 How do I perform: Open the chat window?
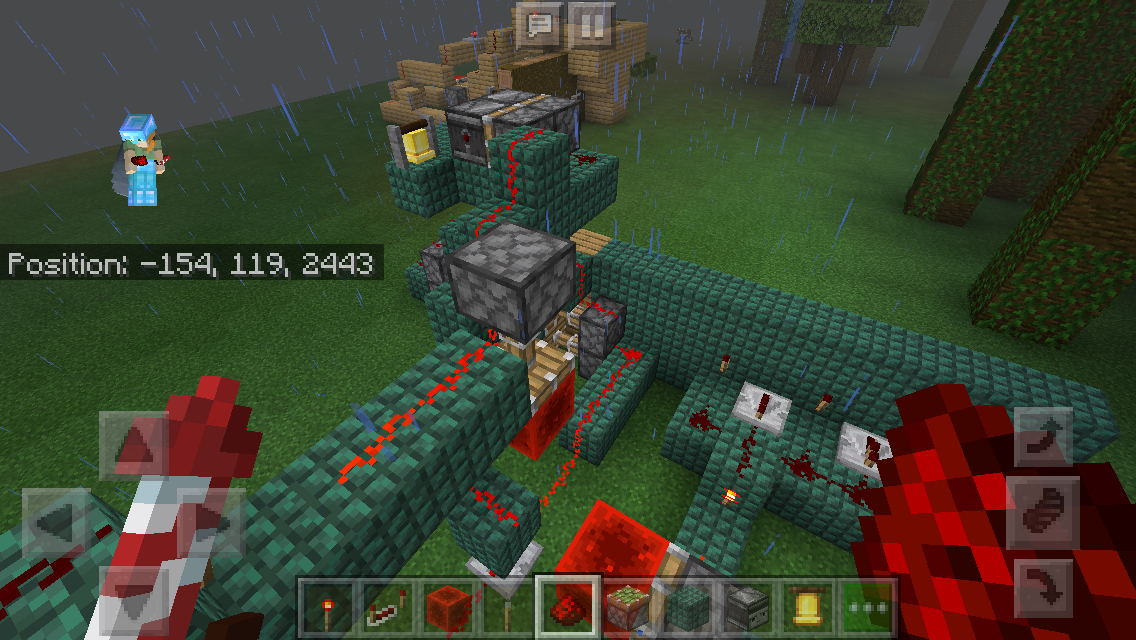tap(541, 24)
